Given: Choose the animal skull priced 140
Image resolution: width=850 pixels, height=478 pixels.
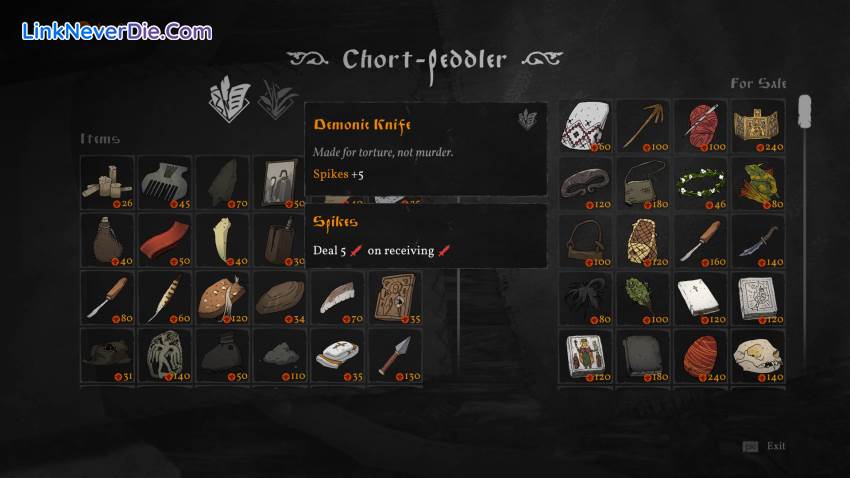Looking at the screenshot, I should pyautogui.click(x=758, y=357).
